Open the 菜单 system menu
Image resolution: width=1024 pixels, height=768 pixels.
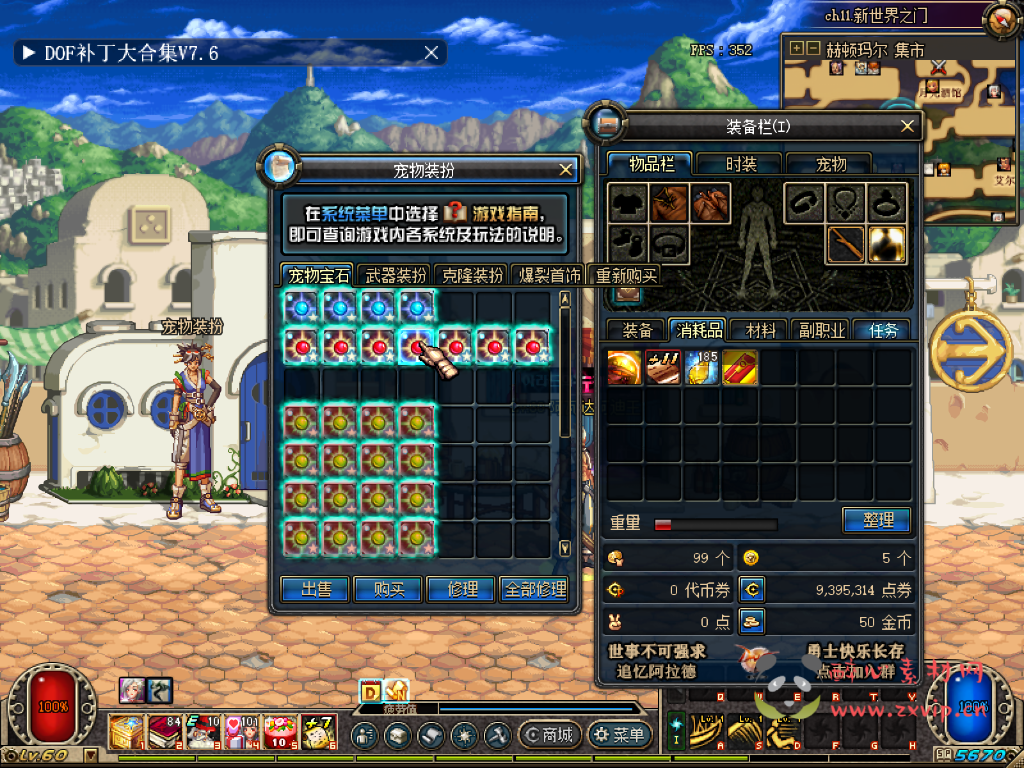coord(620,736)
